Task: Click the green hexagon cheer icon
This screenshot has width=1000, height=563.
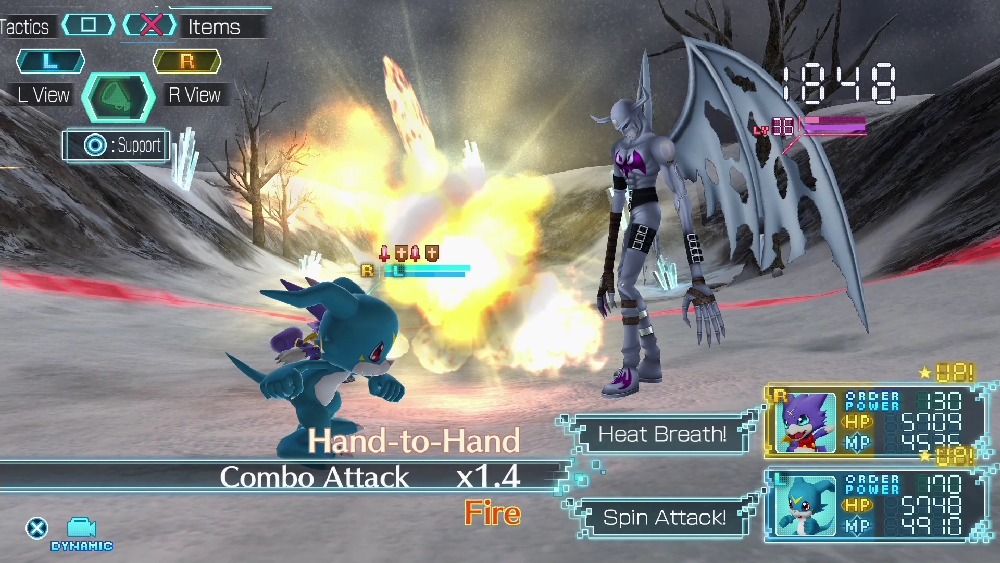Action: click(x=118, y=97)
